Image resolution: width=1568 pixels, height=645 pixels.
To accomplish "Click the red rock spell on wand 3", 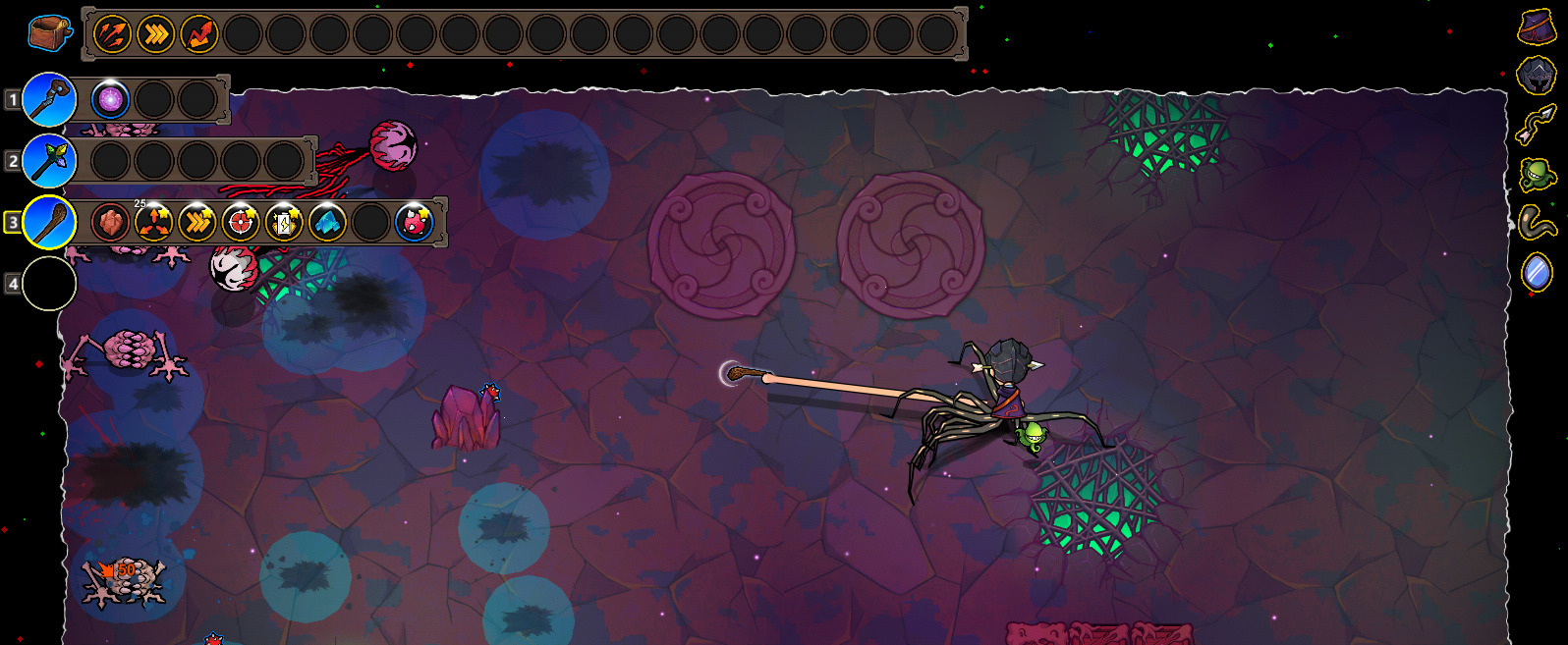I will pyautogui.click(x=110, y=223).
